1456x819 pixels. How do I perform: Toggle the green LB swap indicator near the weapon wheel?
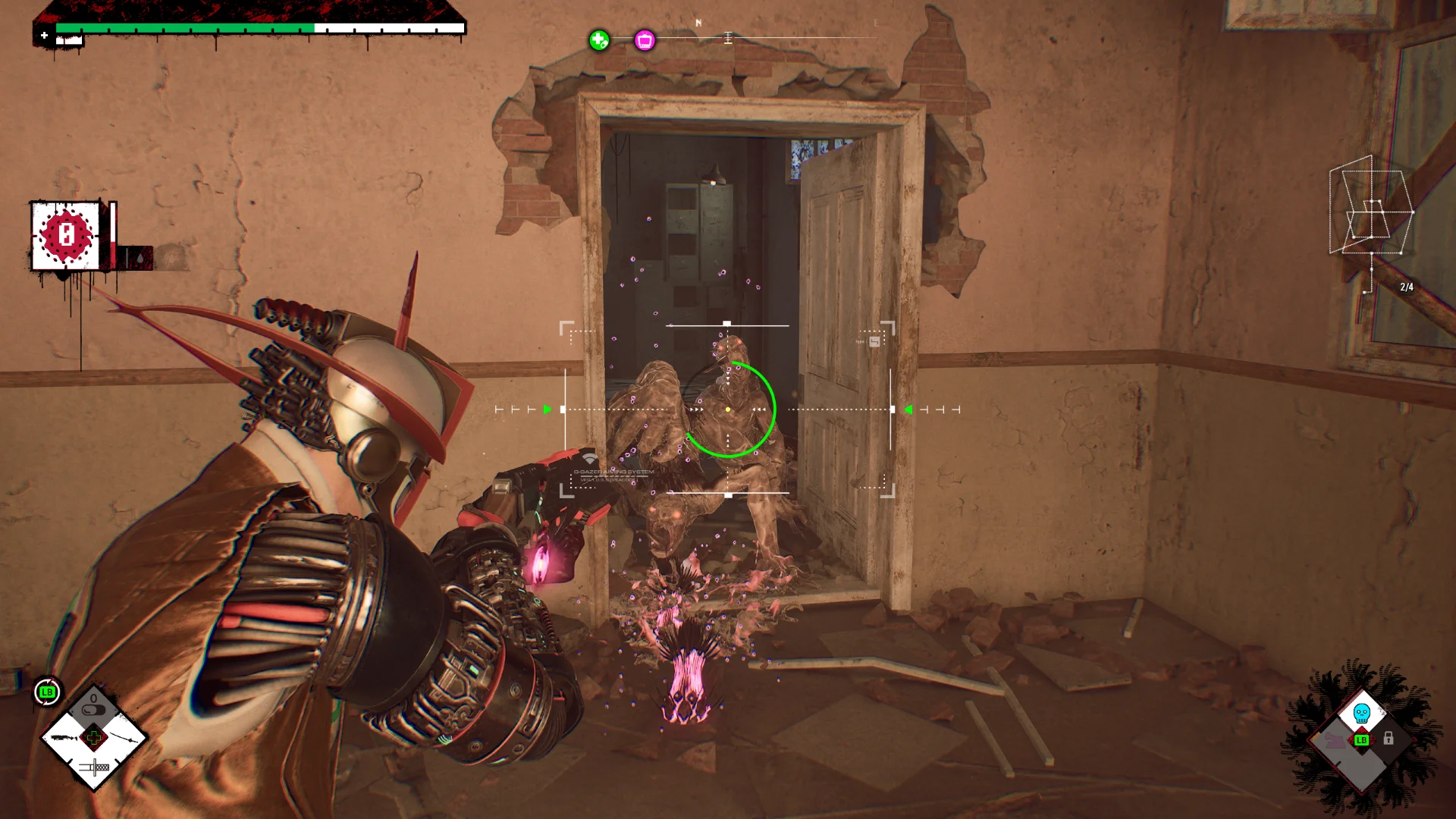point(47,692)
